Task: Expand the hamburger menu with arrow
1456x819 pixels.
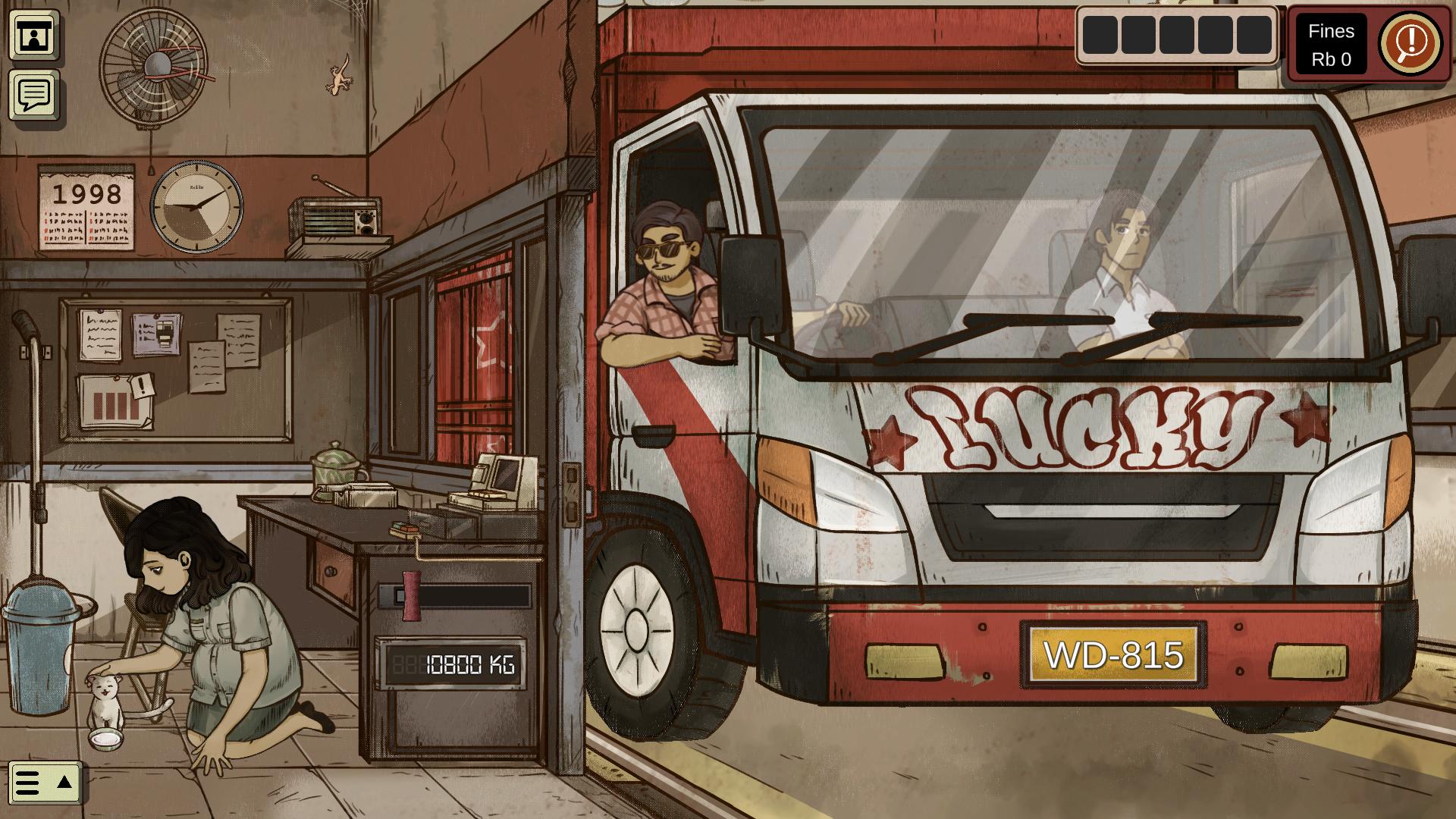Action: (x=45, y=782)
